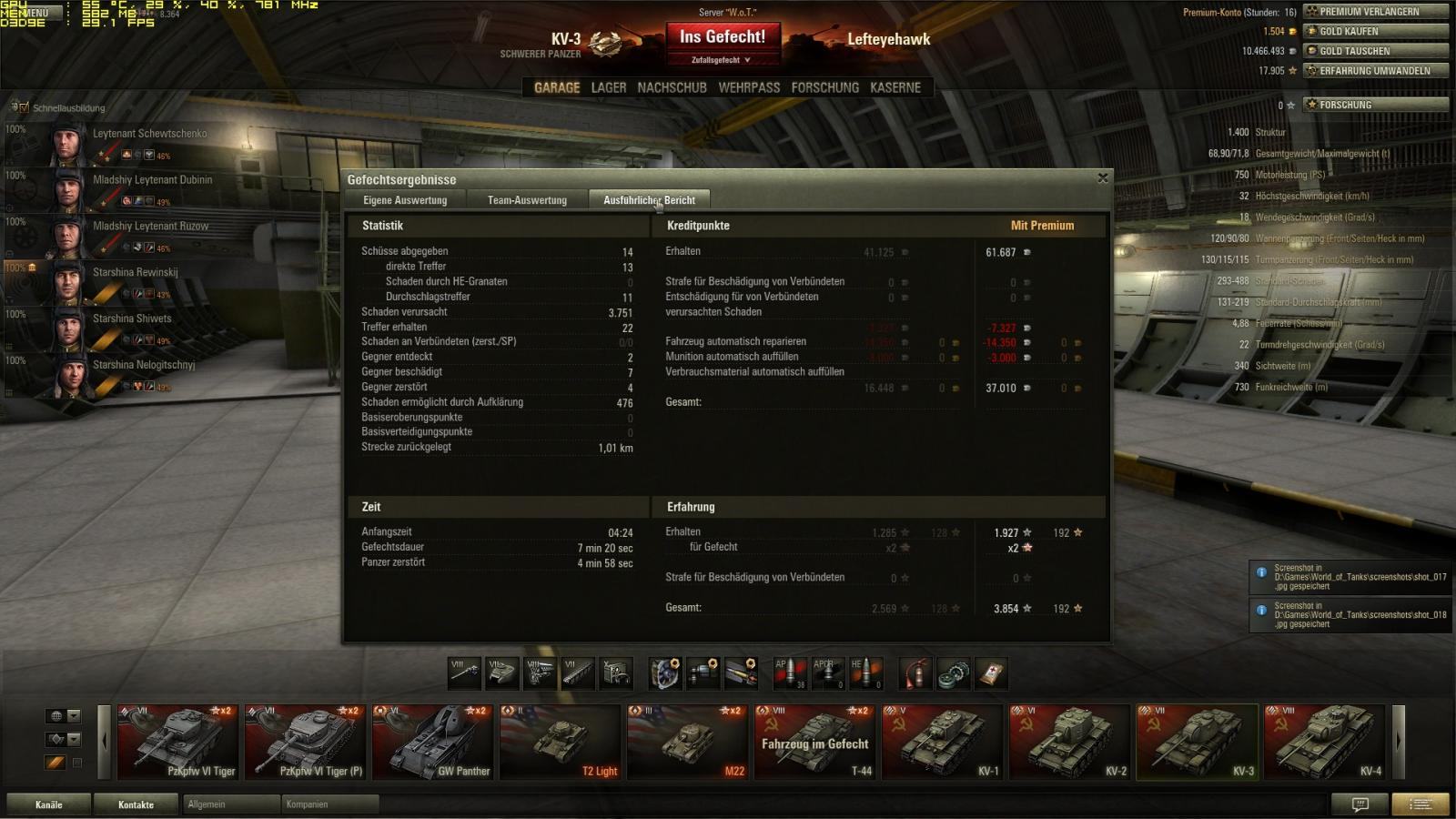Screen dimensions: 1456x819
Task: Open the Team-Auswertung tab
Action: 527,200
